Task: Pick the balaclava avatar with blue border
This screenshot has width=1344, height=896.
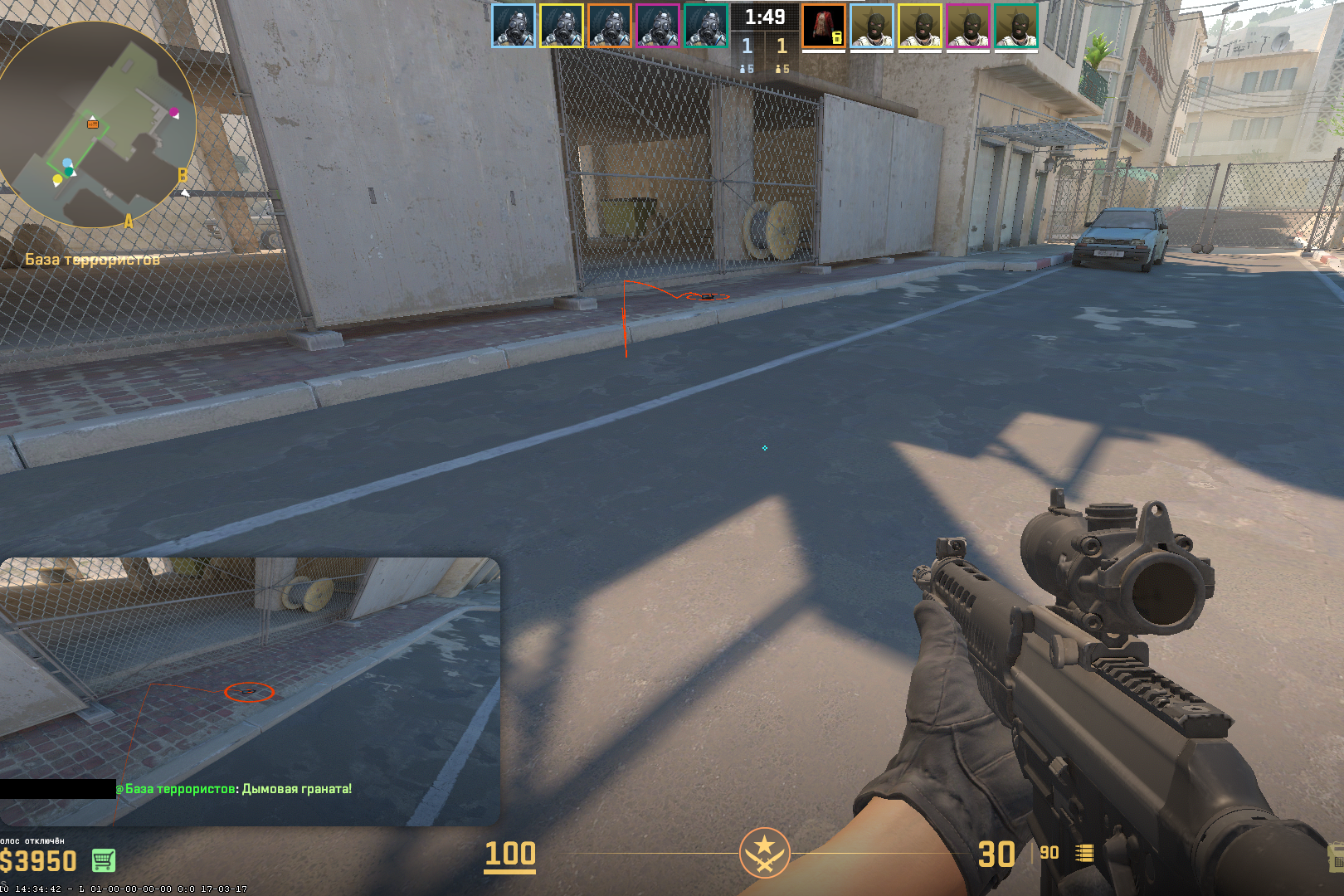Action: pyautogui.click(x=871, y=26)
